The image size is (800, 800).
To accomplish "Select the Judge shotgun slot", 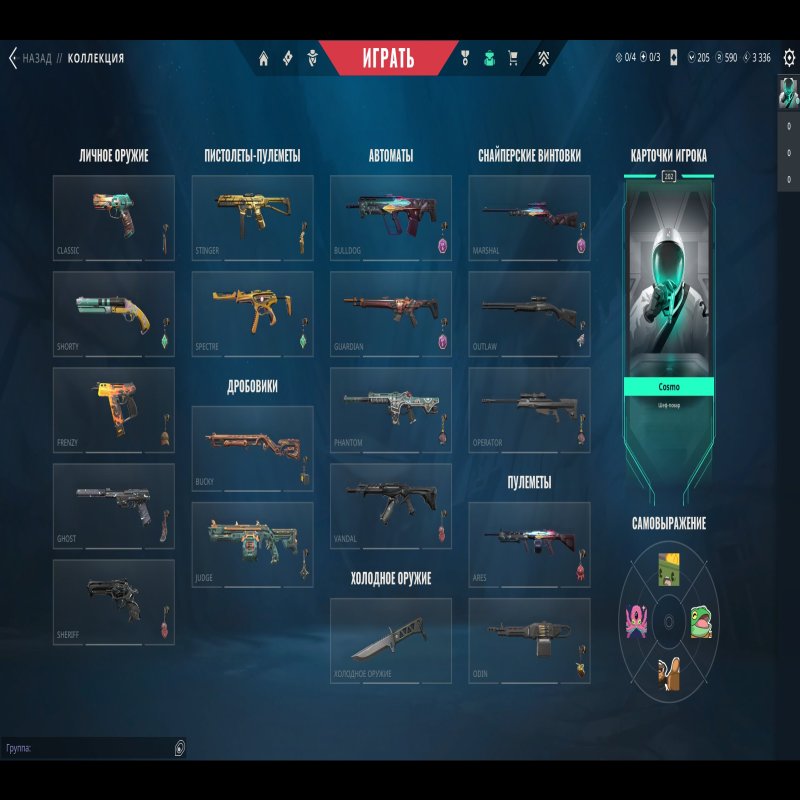I will pos(251,544).
